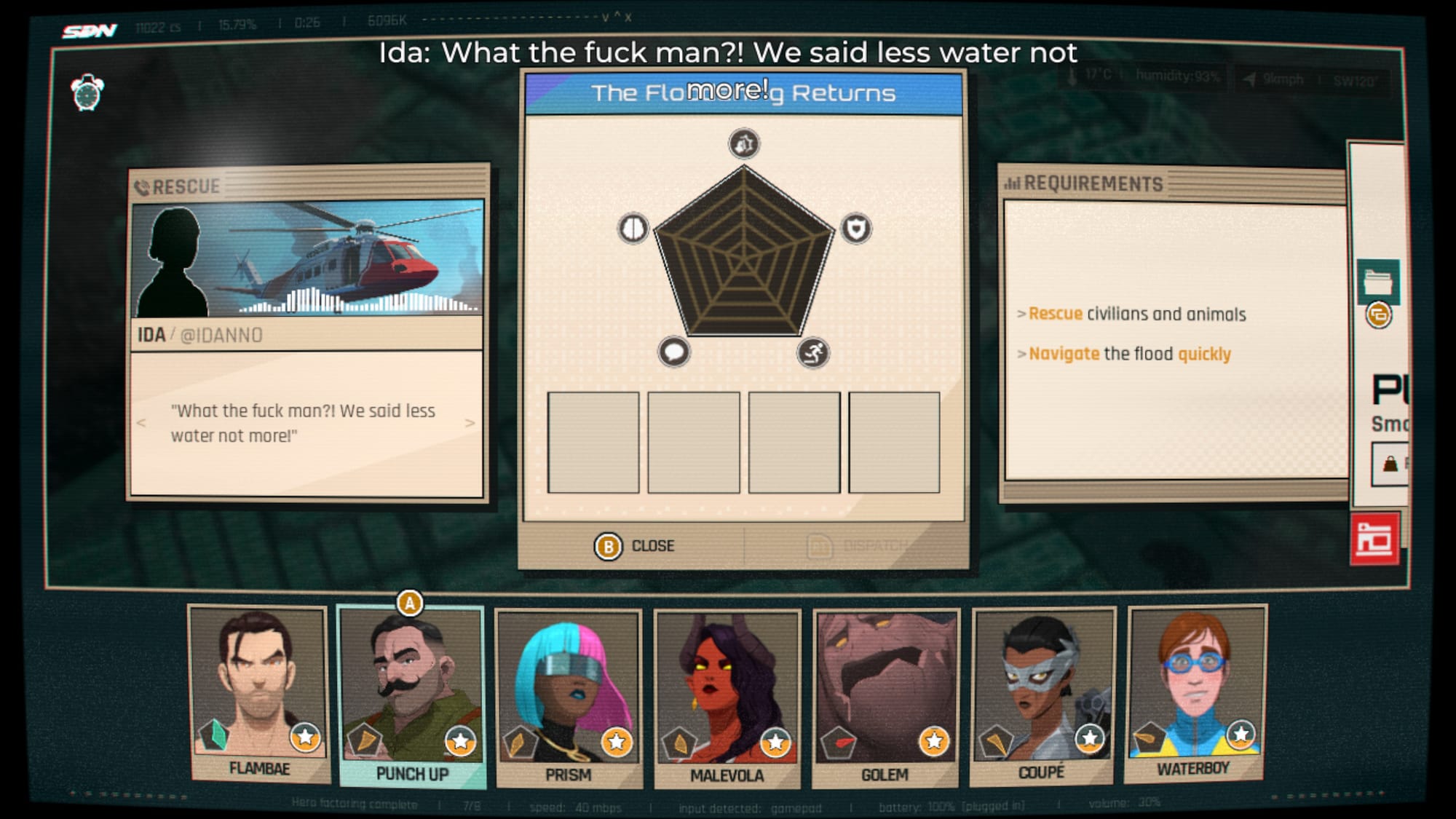Choose the Golem hero card

click(x=885, y=697)
